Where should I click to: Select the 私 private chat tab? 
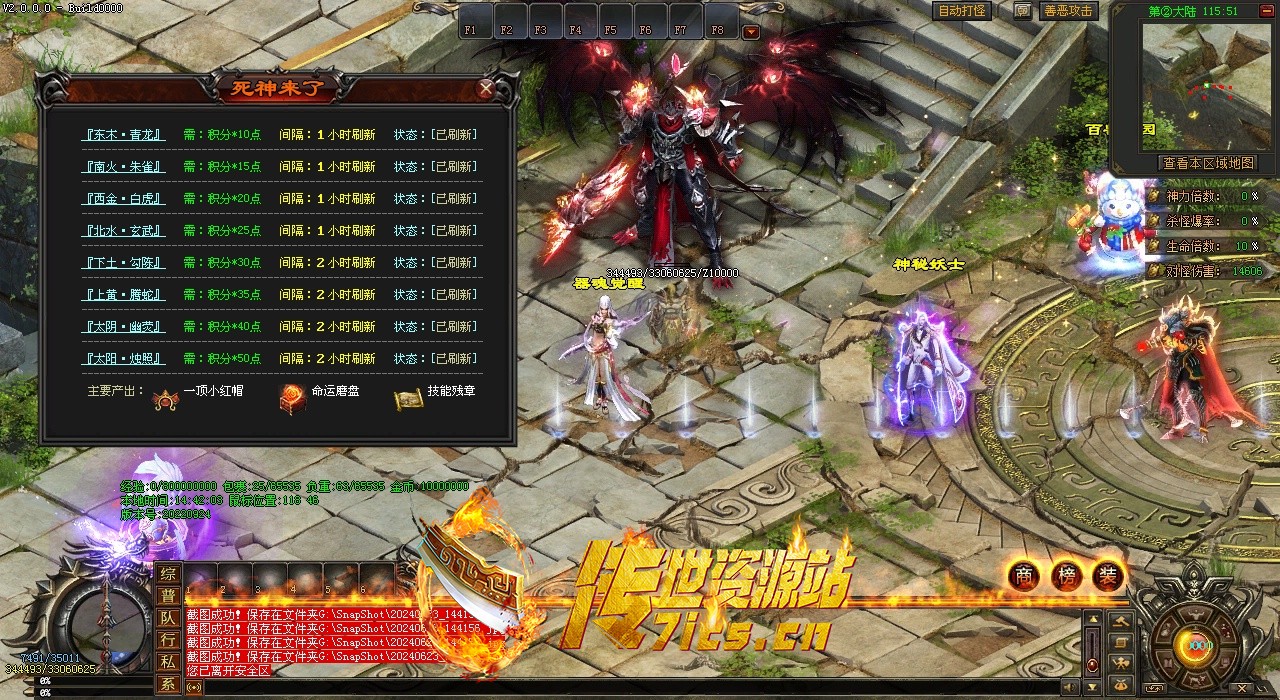(x=168, y=662)
